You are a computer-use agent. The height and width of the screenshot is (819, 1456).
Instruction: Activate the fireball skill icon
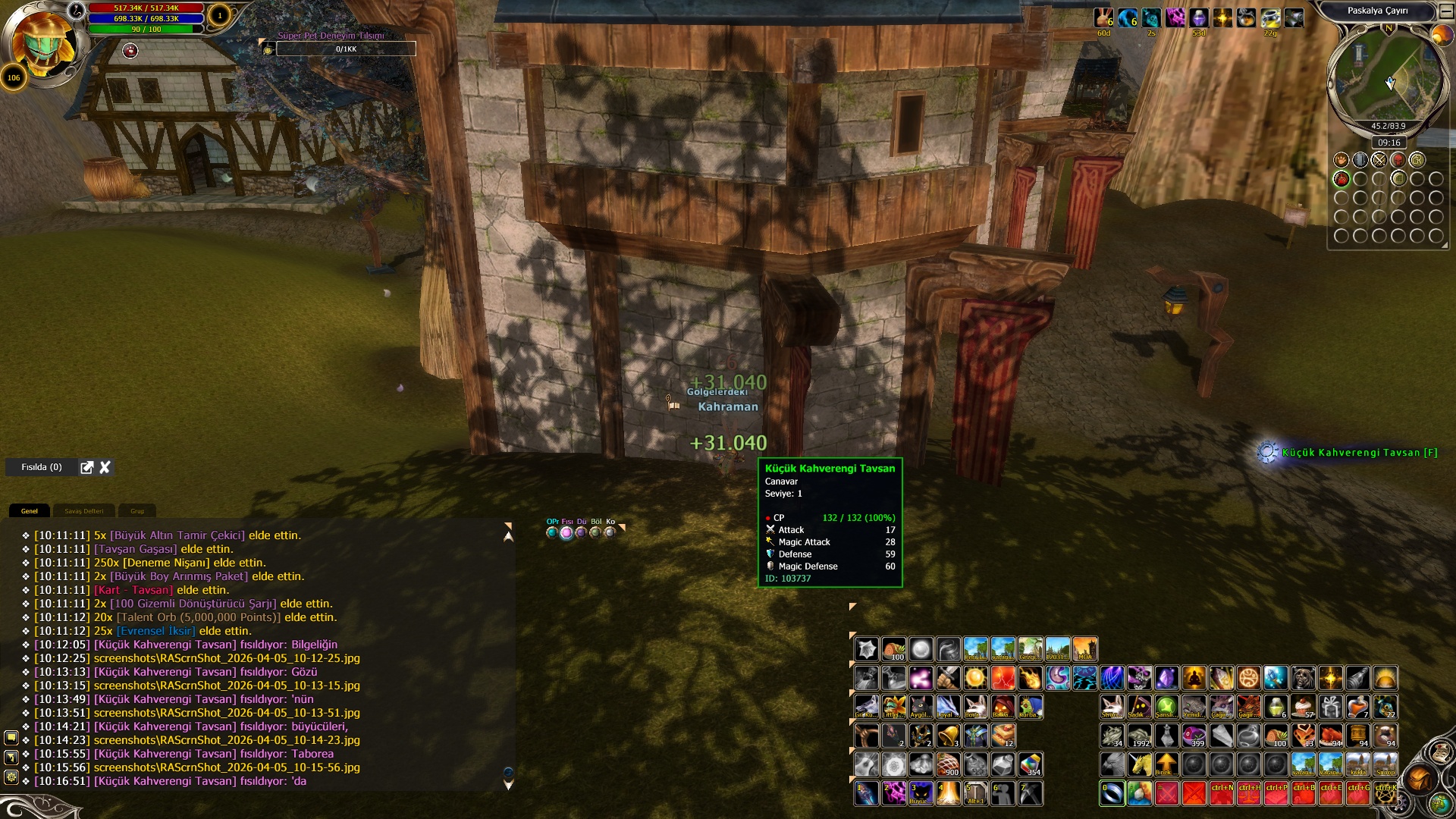point(1030,677)
